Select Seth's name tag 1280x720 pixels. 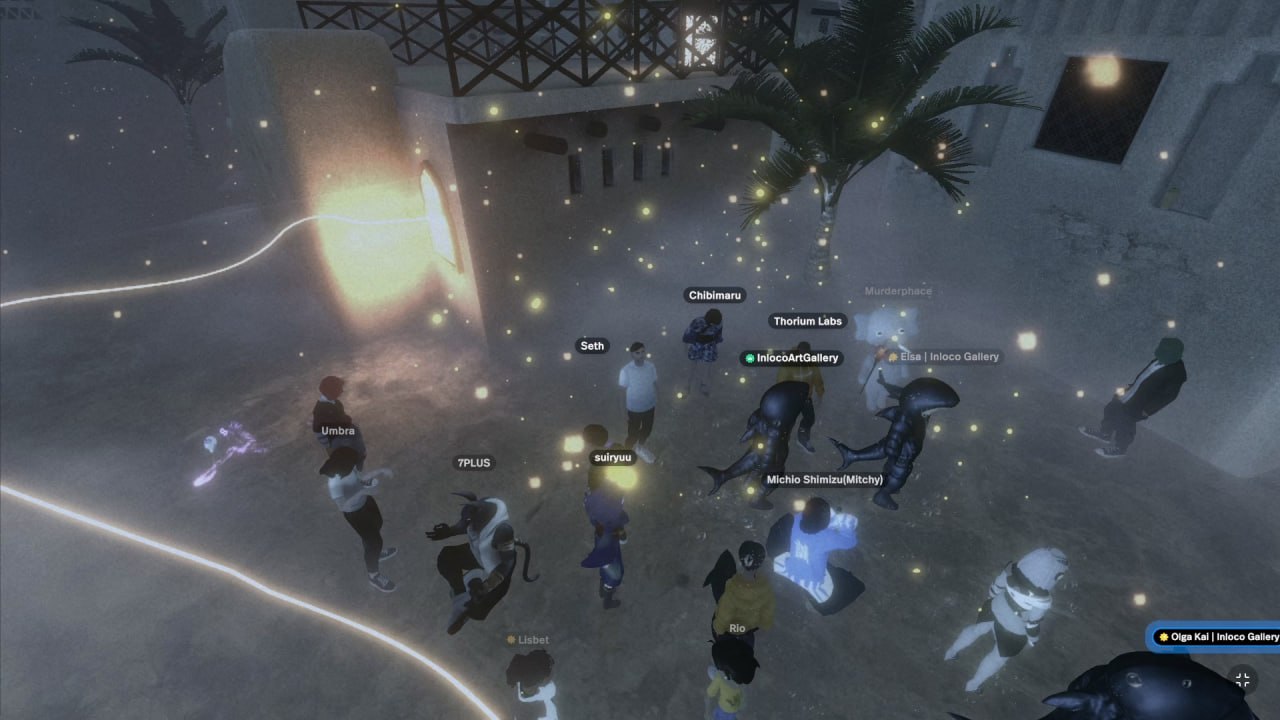coord(592,346)
